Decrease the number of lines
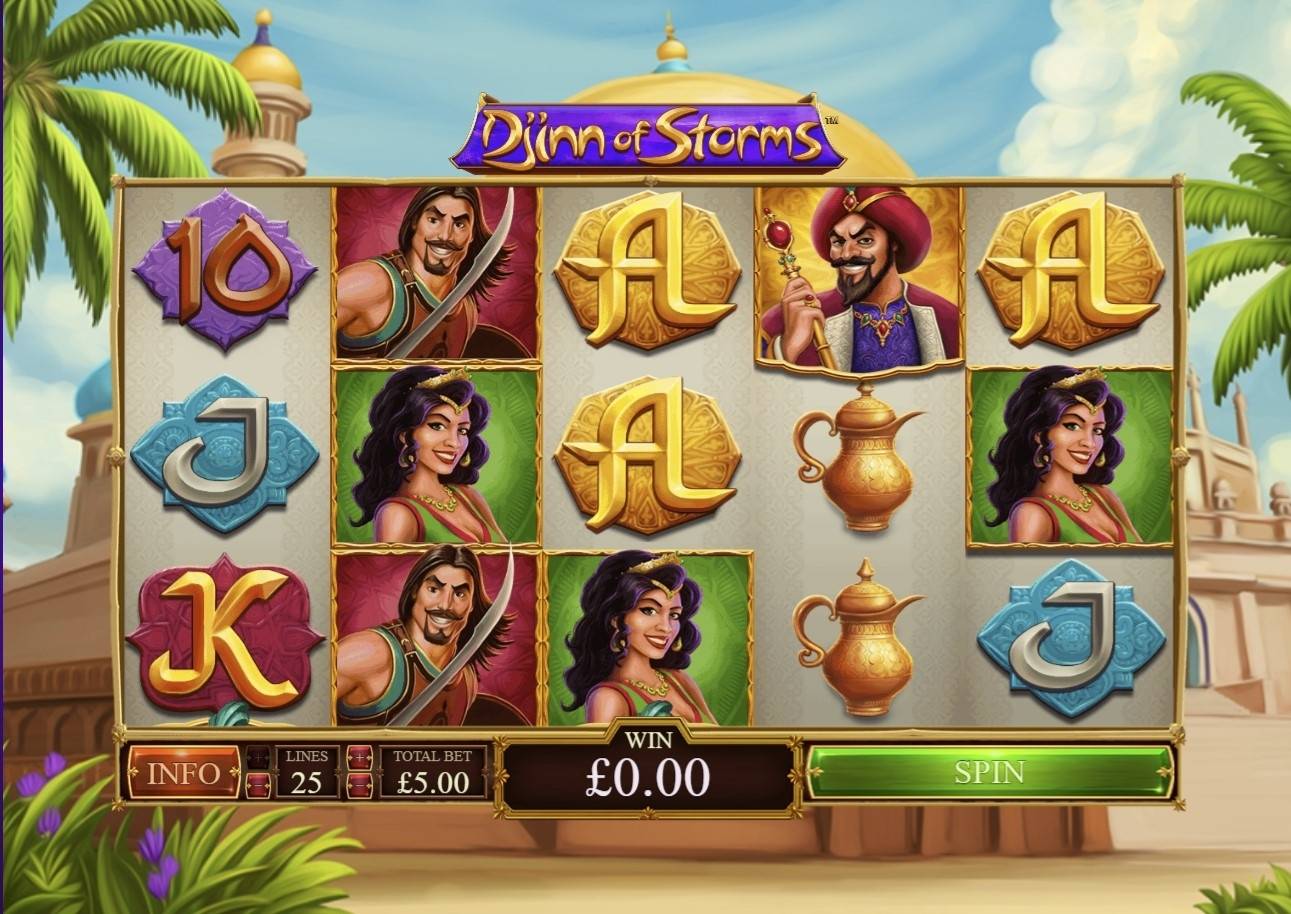 coord(258,785)
